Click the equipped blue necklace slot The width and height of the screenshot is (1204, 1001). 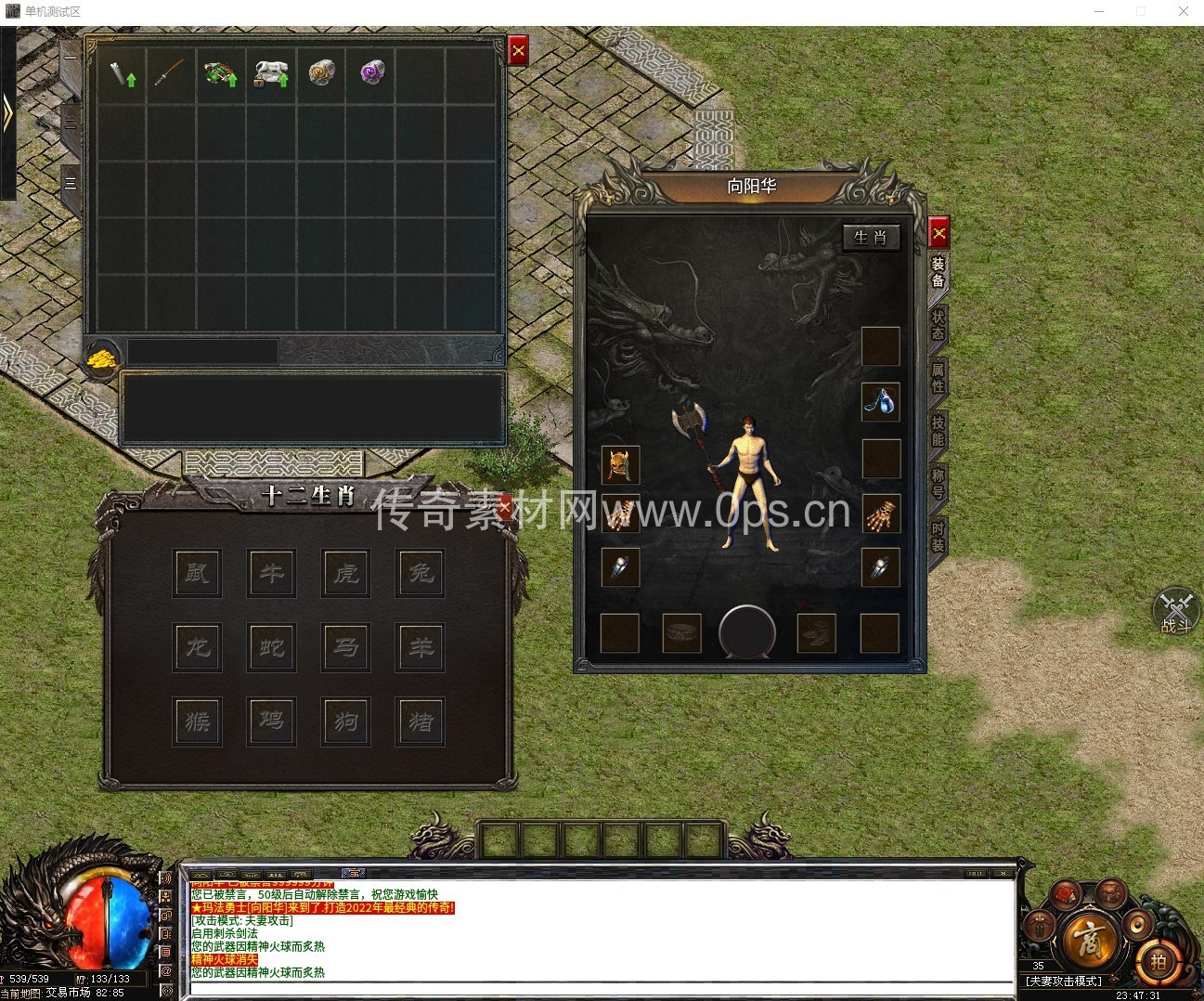point(880,401)
